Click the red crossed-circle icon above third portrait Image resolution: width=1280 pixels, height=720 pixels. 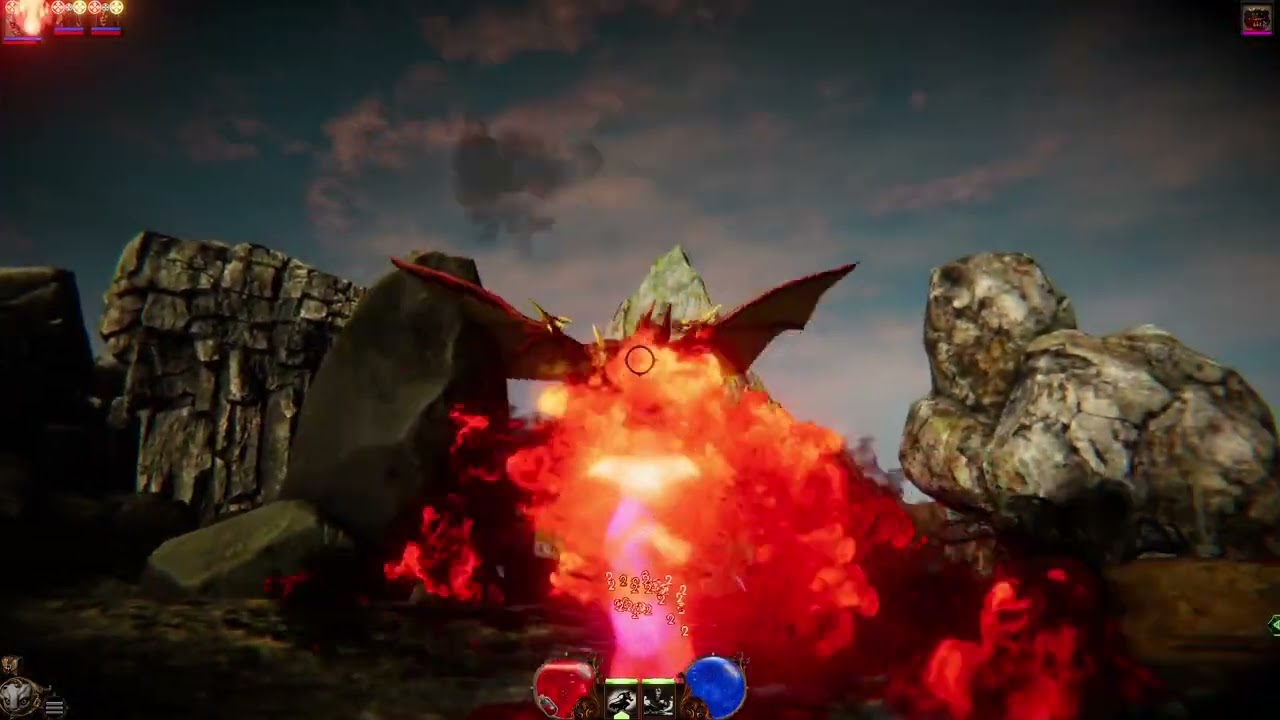[x=95, y=6]
